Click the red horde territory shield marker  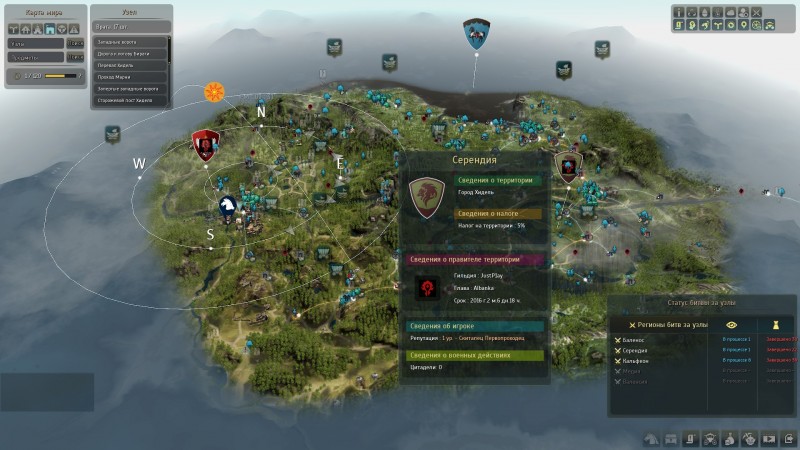pos(205,146)
